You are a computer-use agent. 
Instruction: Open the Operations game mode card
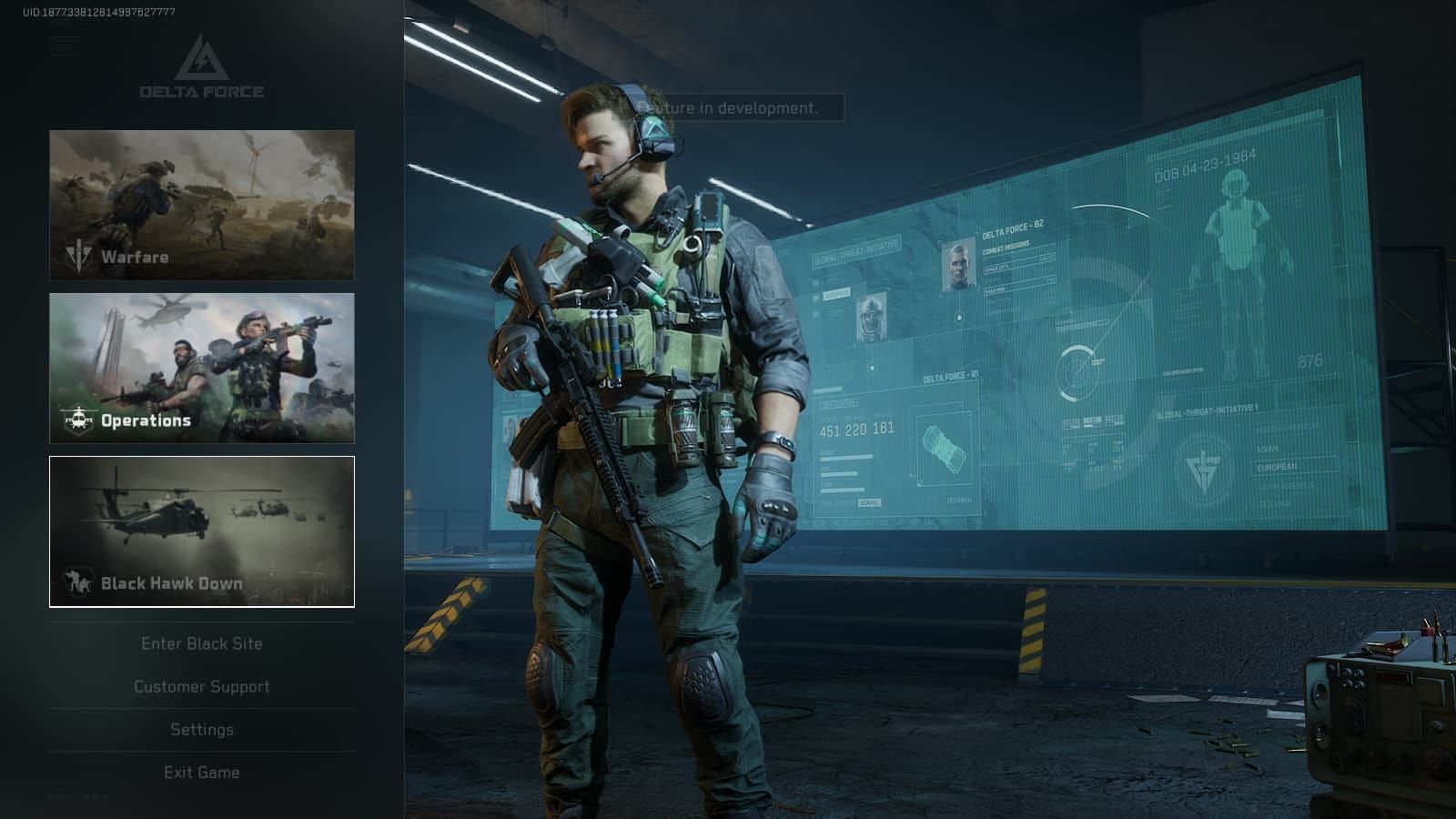point(200,367)
